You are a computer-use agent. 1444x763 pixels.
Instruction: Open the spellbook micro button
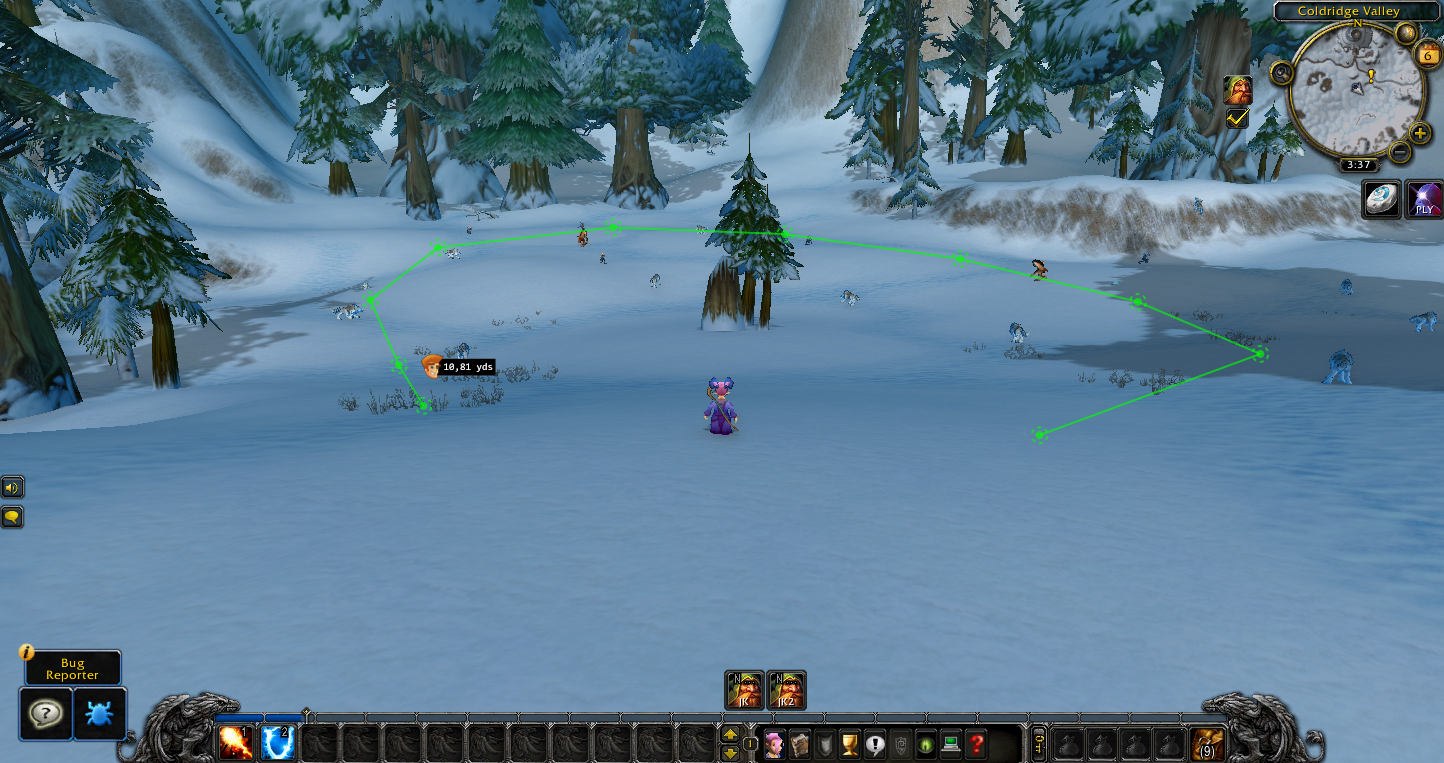[799, 744]
